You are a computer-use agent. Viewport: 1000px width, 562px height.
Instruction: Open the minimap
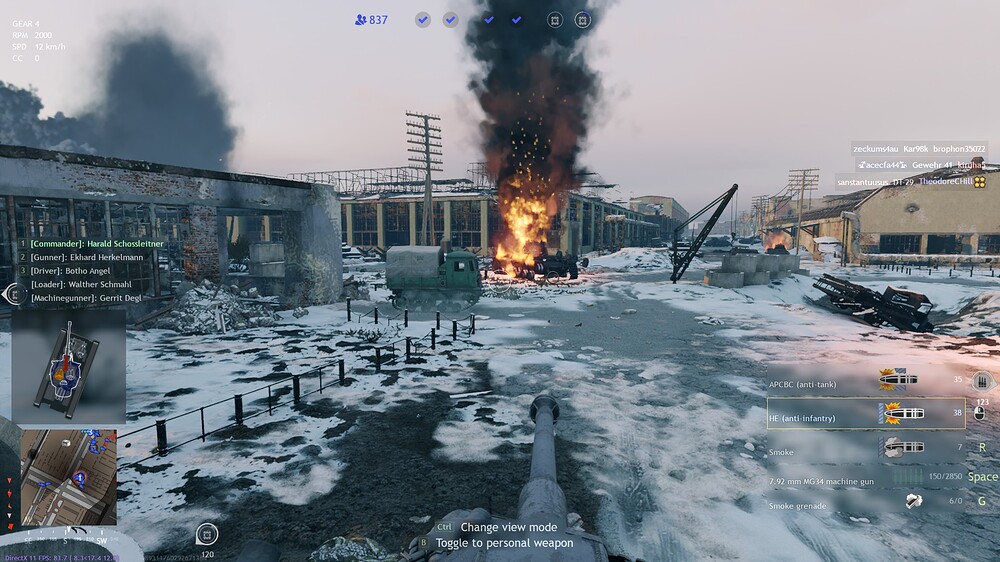tap(68, 478)
